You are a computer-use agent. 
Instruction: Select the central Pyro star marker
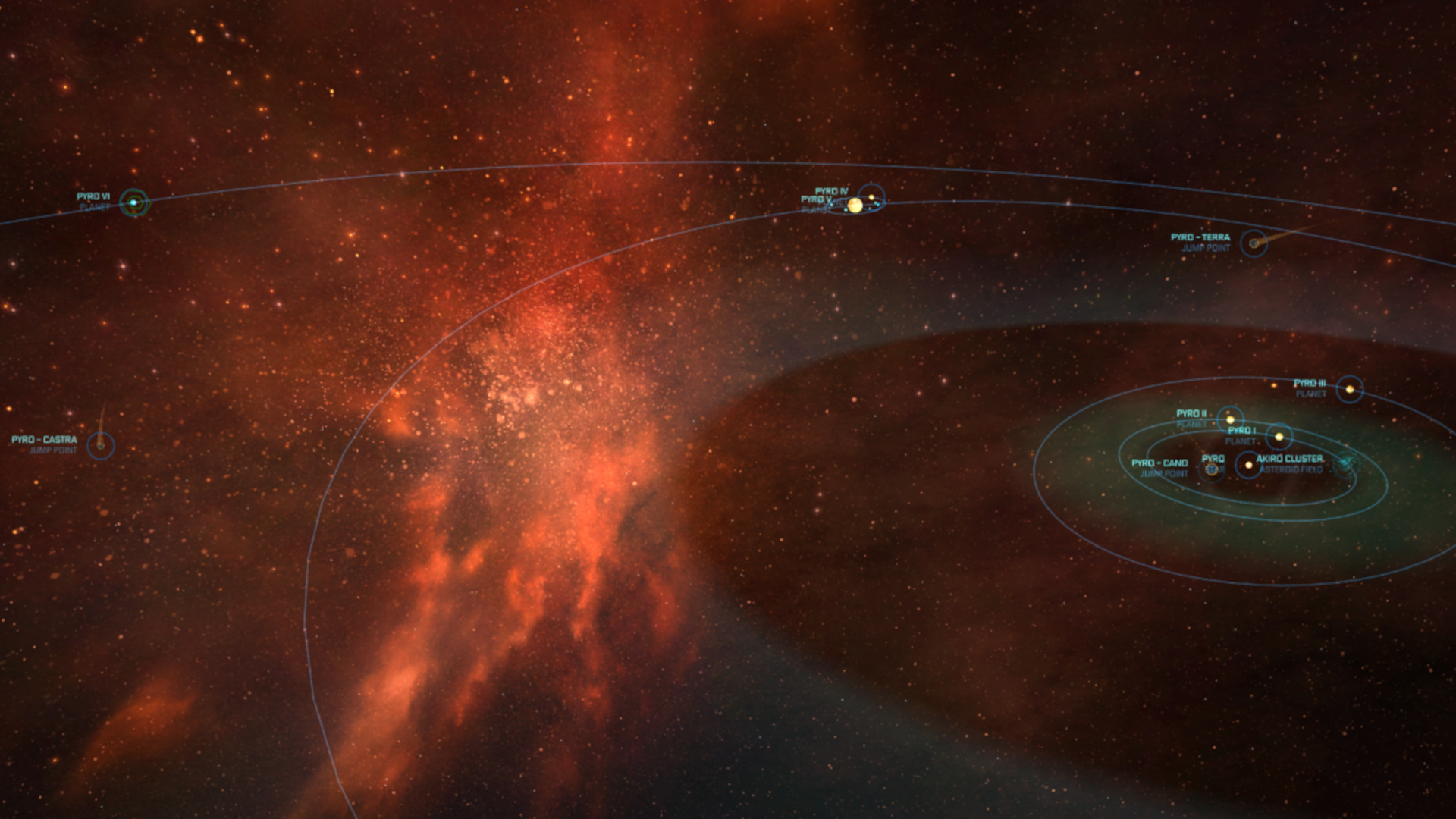point(1248,465)
